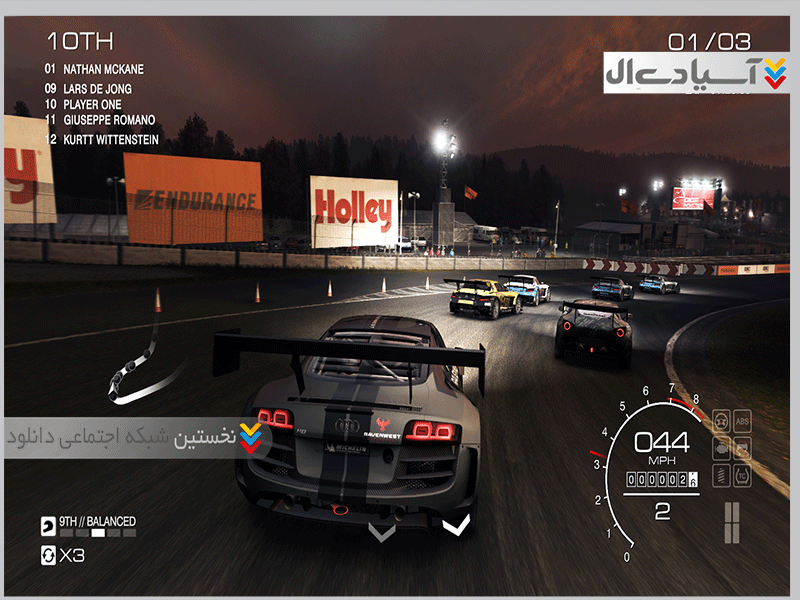The width and height of the screenshot is (800, 600).
Task: Select Lars De Jong's leaderboard row
Action: pos(94,88)
